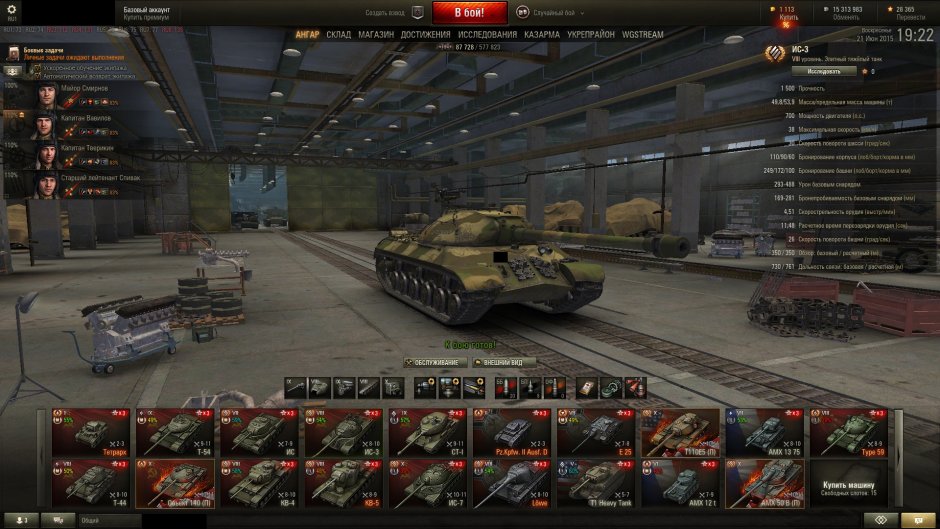Open the WGSTREAM tab

pos(642,35)
